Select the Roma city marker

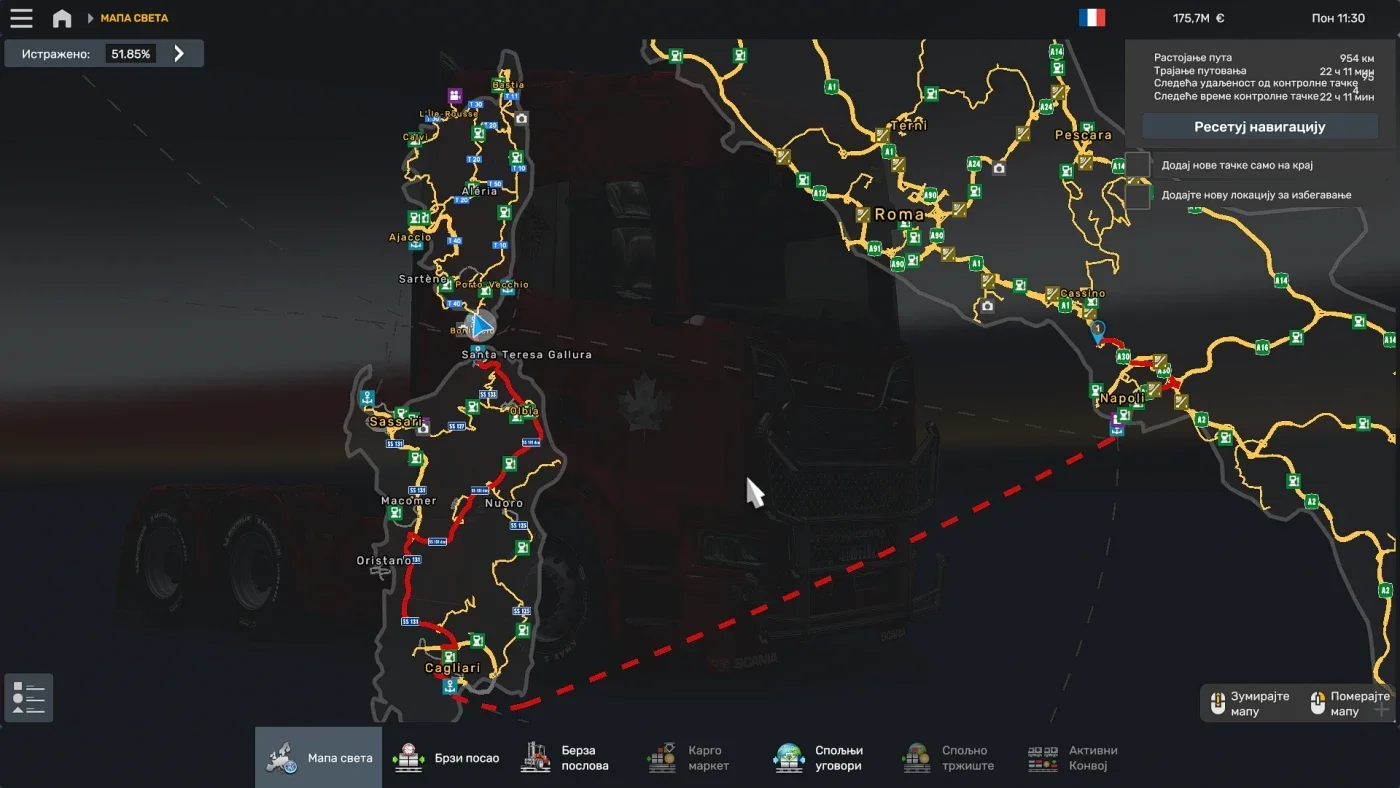[x=898, y=214]
